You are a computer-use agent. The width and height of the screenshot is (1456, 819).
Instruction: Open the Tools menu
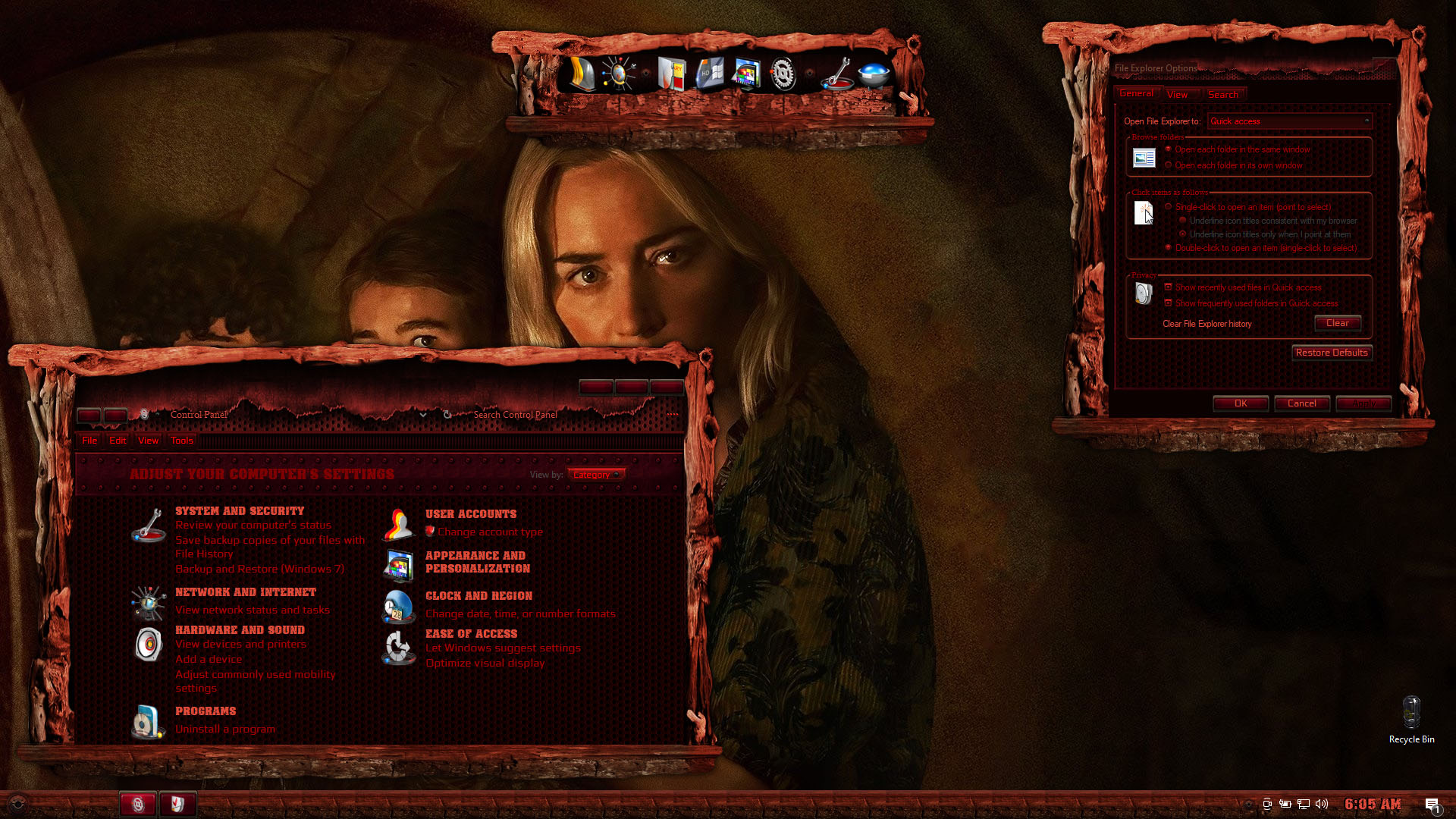coord(181,441)
